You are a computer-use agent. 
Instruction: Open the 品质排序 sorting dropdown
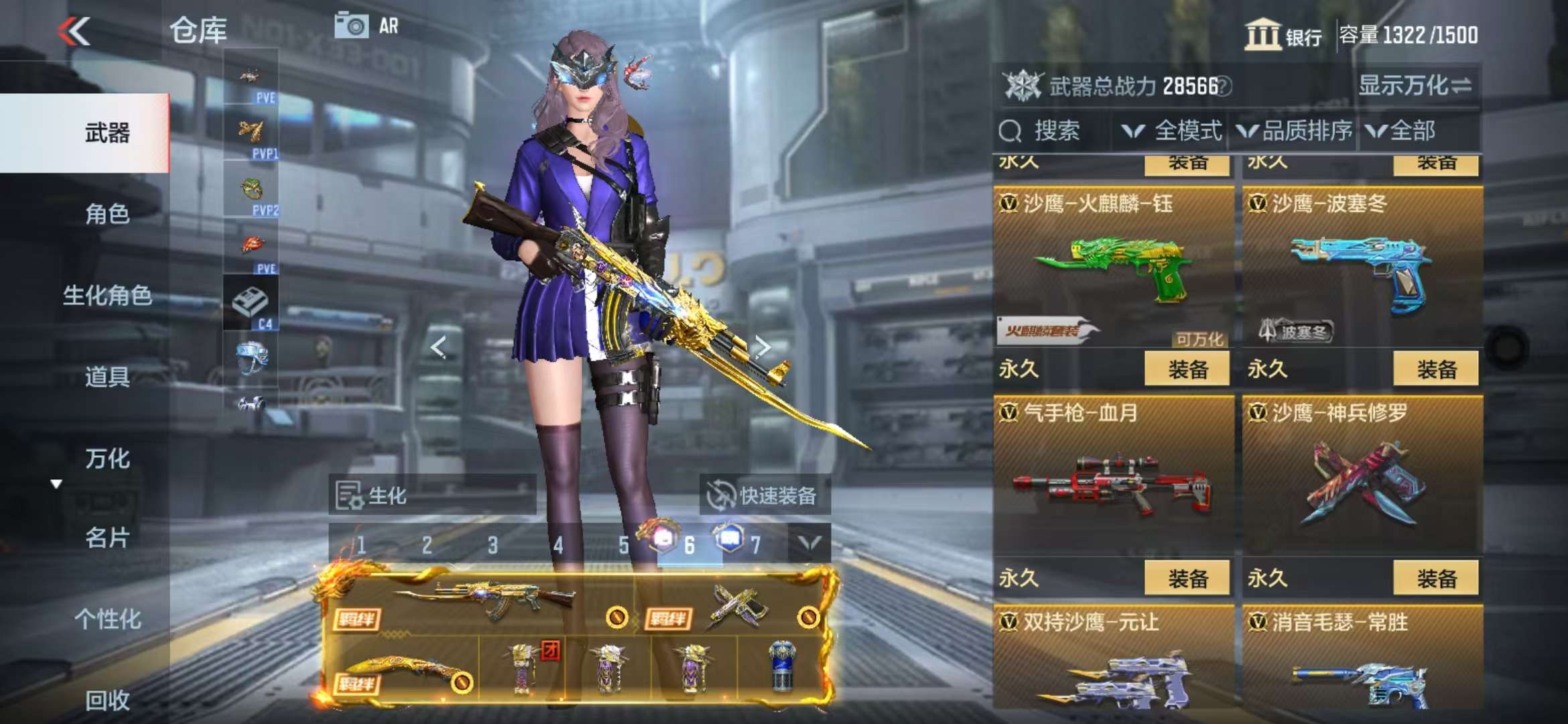1295,131
